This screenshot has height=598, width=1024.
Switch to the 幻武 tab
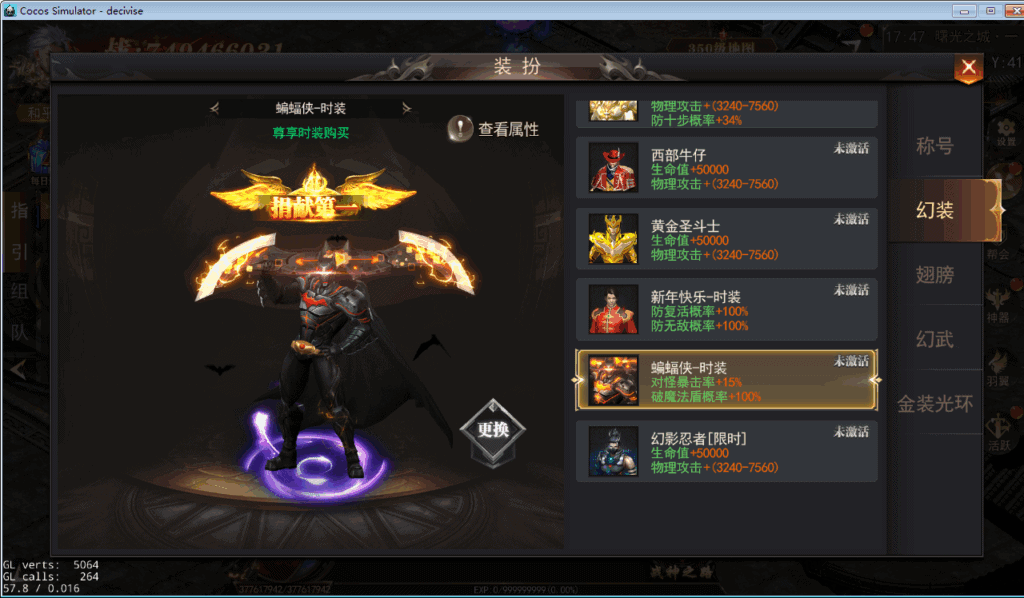(935, 340)
